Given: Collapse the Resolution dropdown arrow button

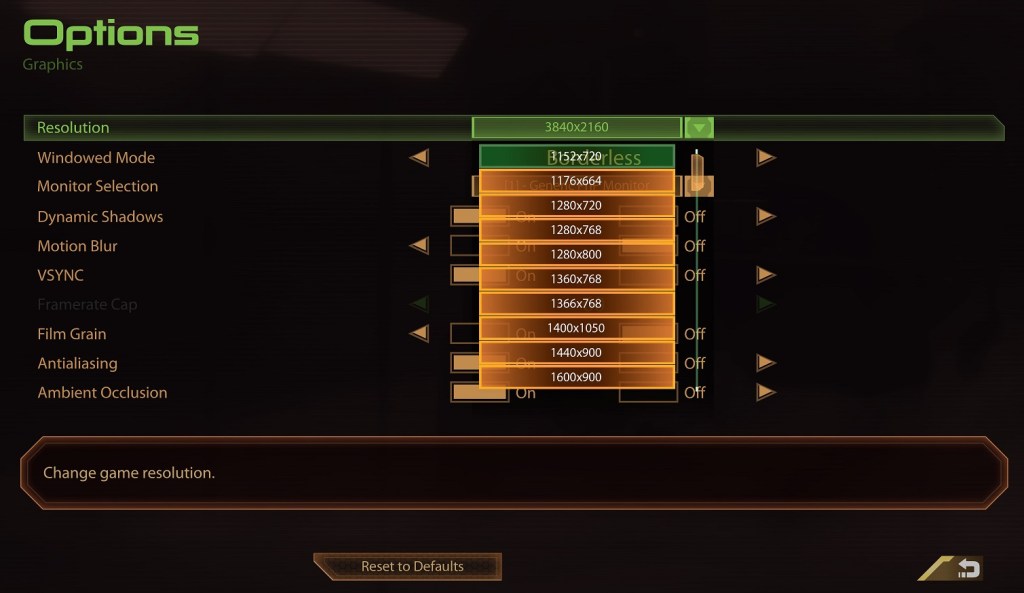Looking at the screenshot, I should point(699,128).
